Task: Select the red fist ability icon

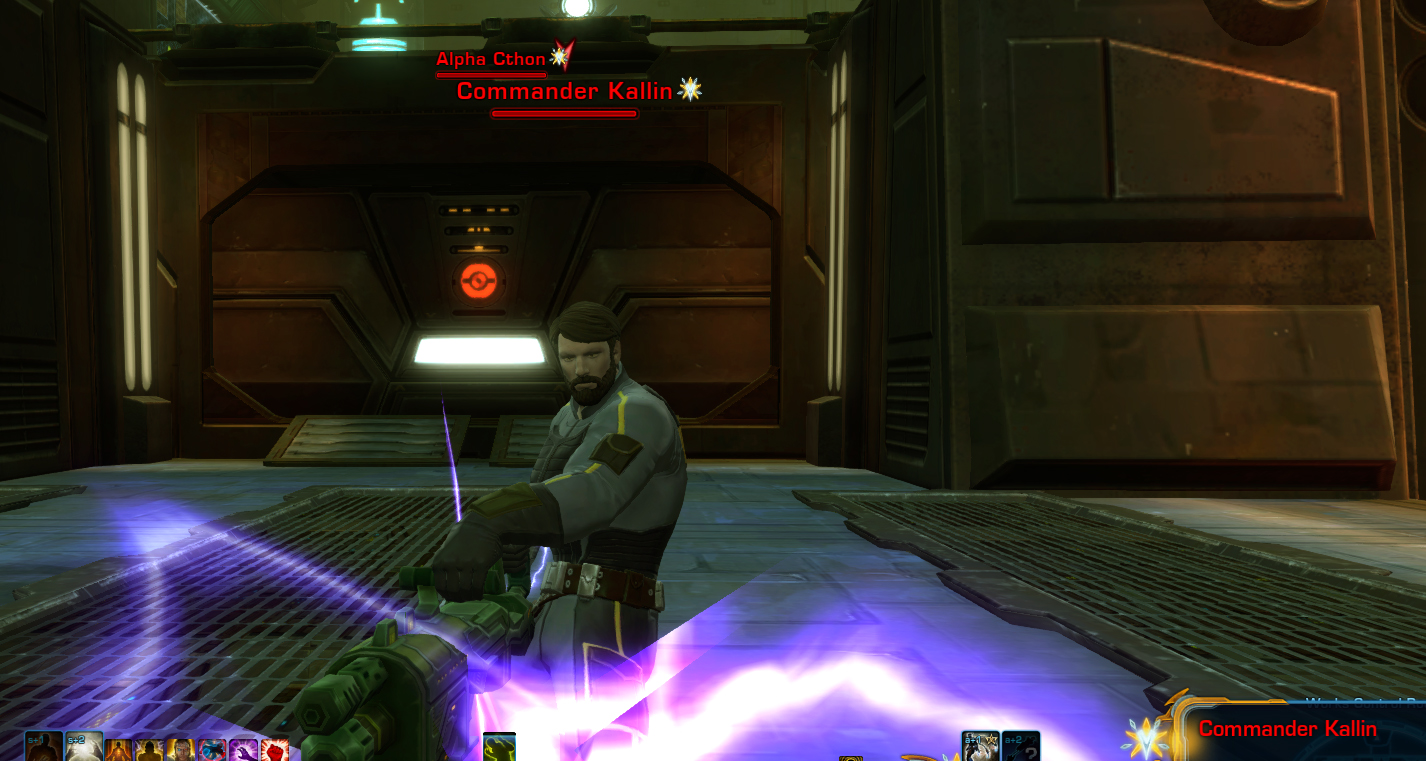Action: [x=276, y=751]
